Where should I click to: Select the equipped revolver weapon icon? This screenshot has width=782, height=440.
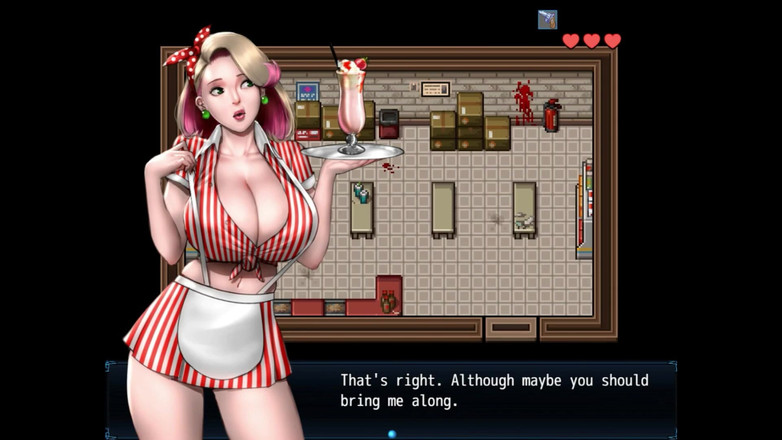547,19
